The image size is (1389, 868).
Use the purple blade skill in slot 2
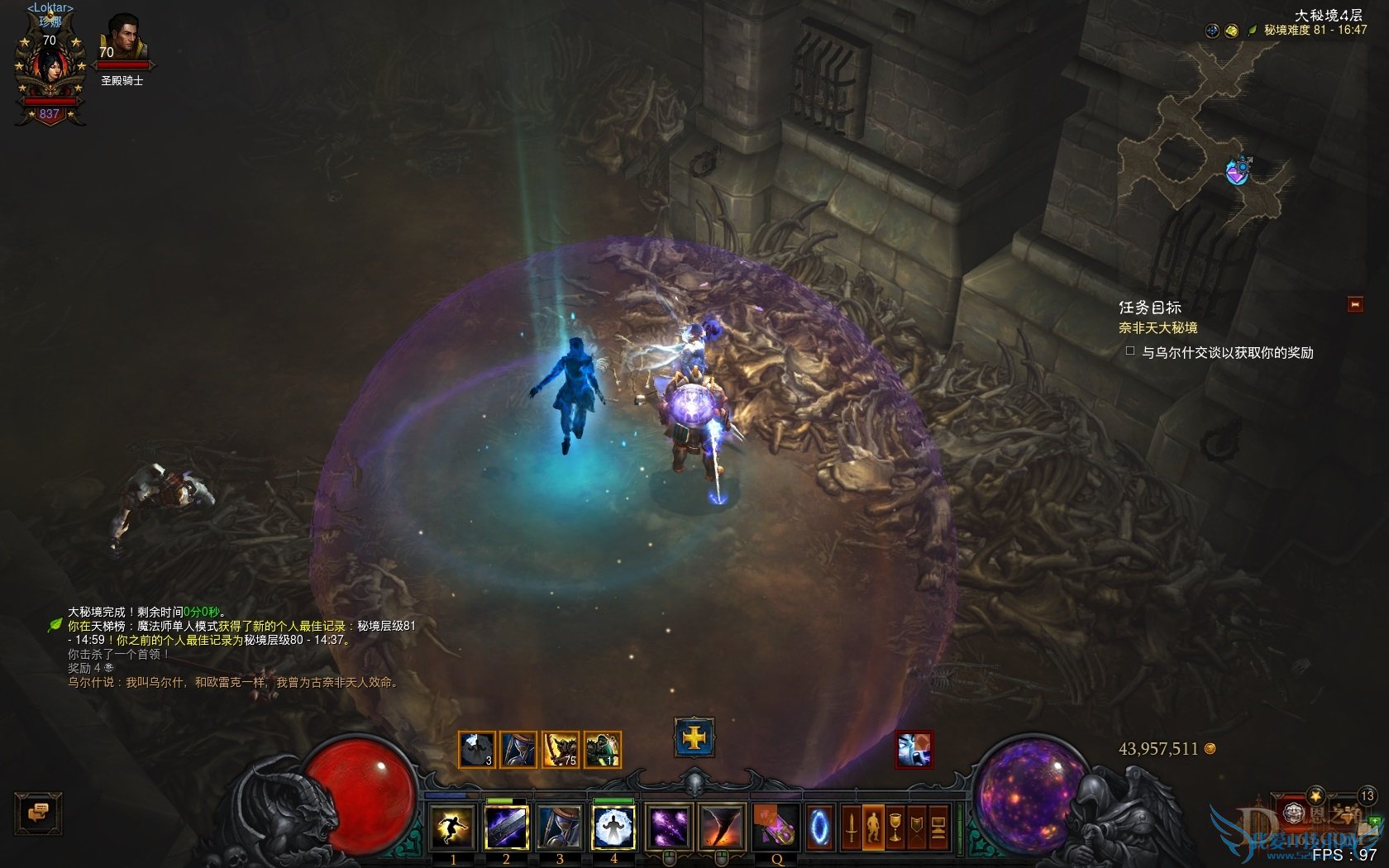coord(506,827)
